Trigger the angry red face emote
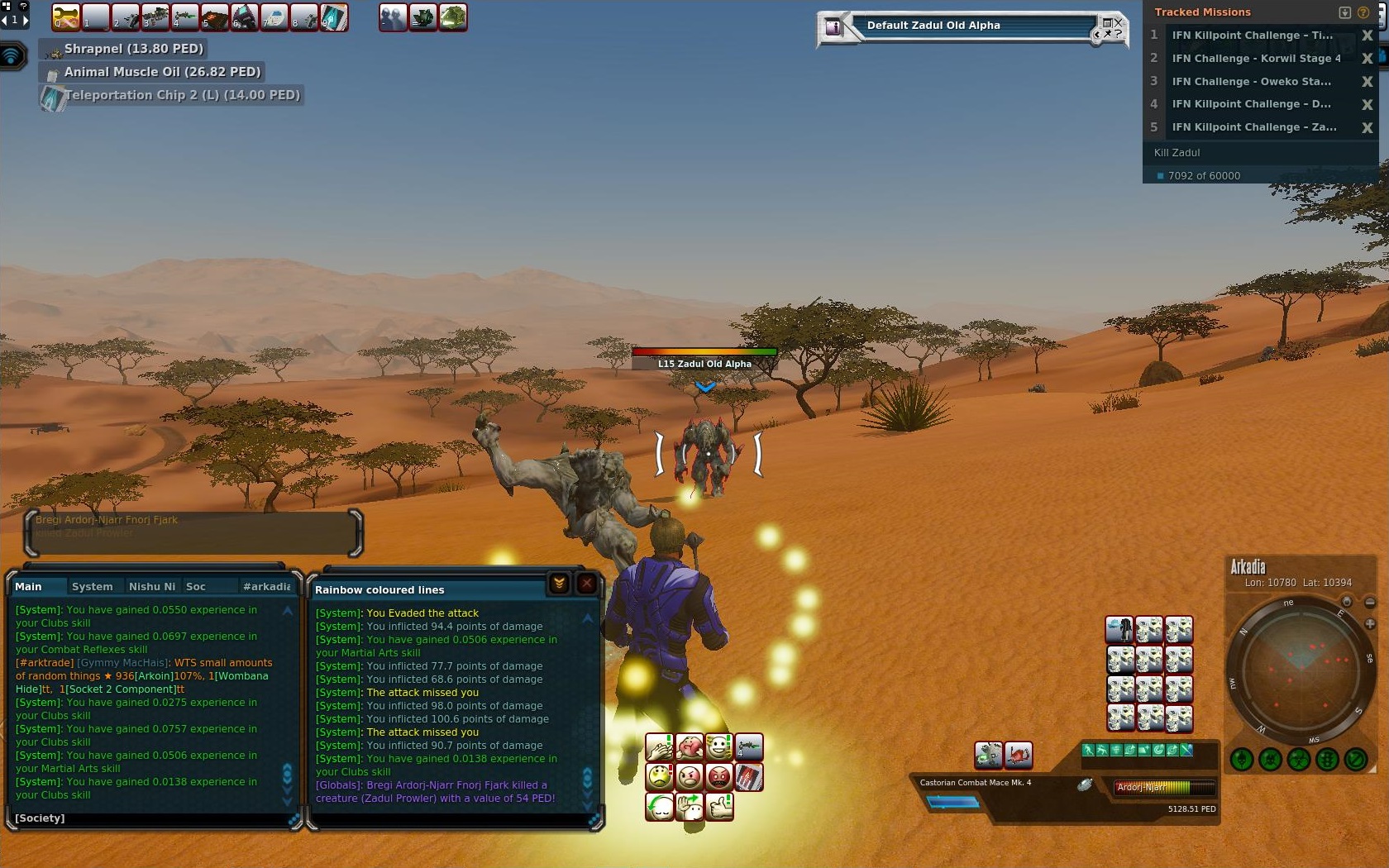The width and height of the screenshot is (1389, 868). [719, 777]
